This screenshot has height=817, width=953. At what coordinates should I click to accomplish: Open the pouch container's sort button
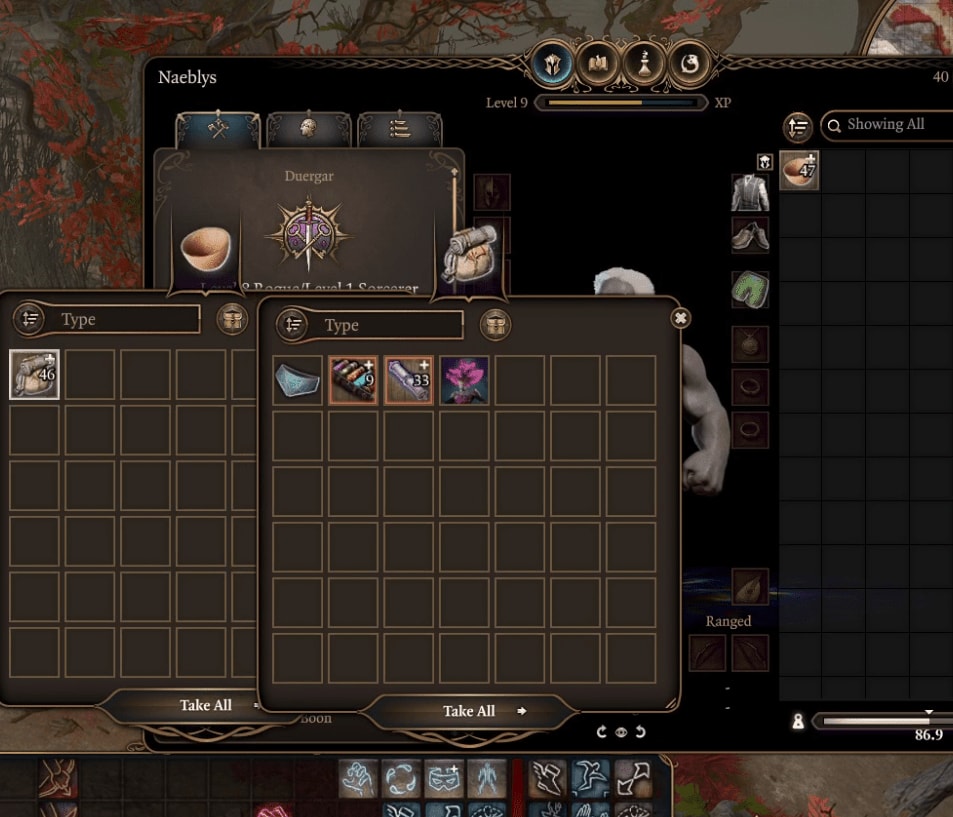point(292,325)
